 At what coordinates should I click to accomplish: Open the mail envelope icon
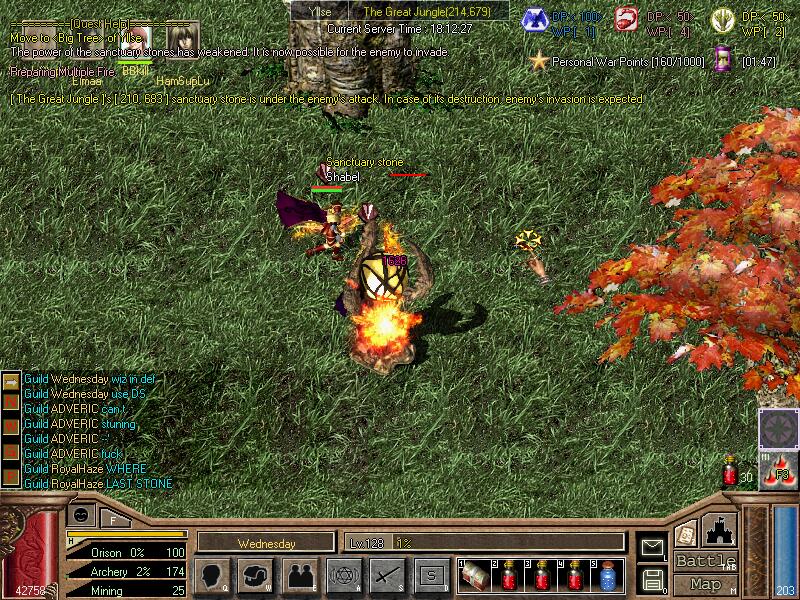pos(652,546)
